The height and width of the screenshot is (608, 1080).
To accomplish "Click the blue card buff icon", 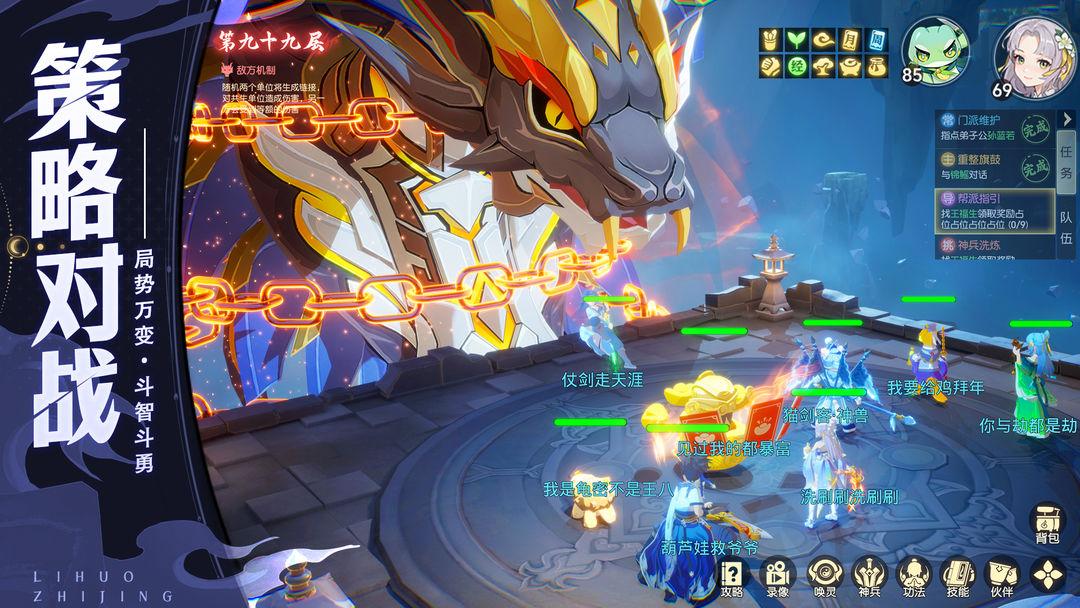I will [876, 40].
